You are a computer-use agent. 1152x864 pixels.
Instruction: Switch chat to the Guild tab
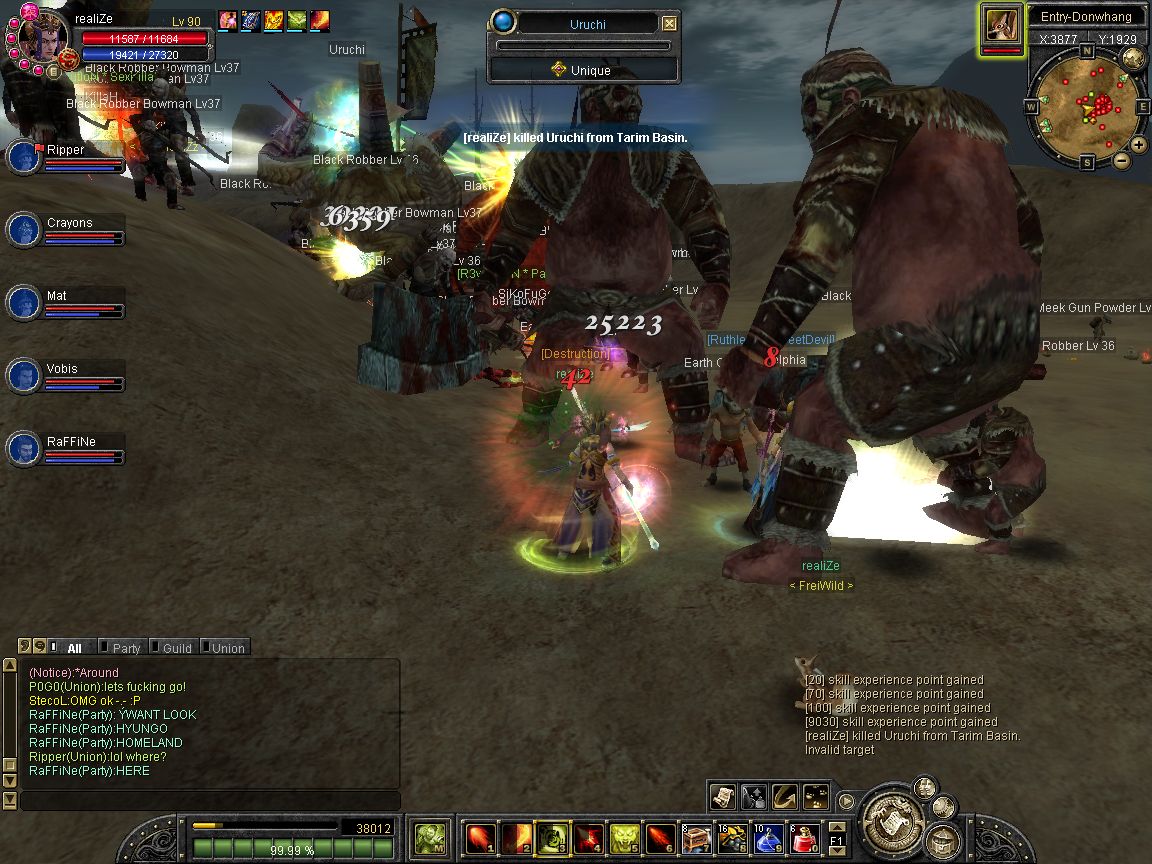point(176,648)
